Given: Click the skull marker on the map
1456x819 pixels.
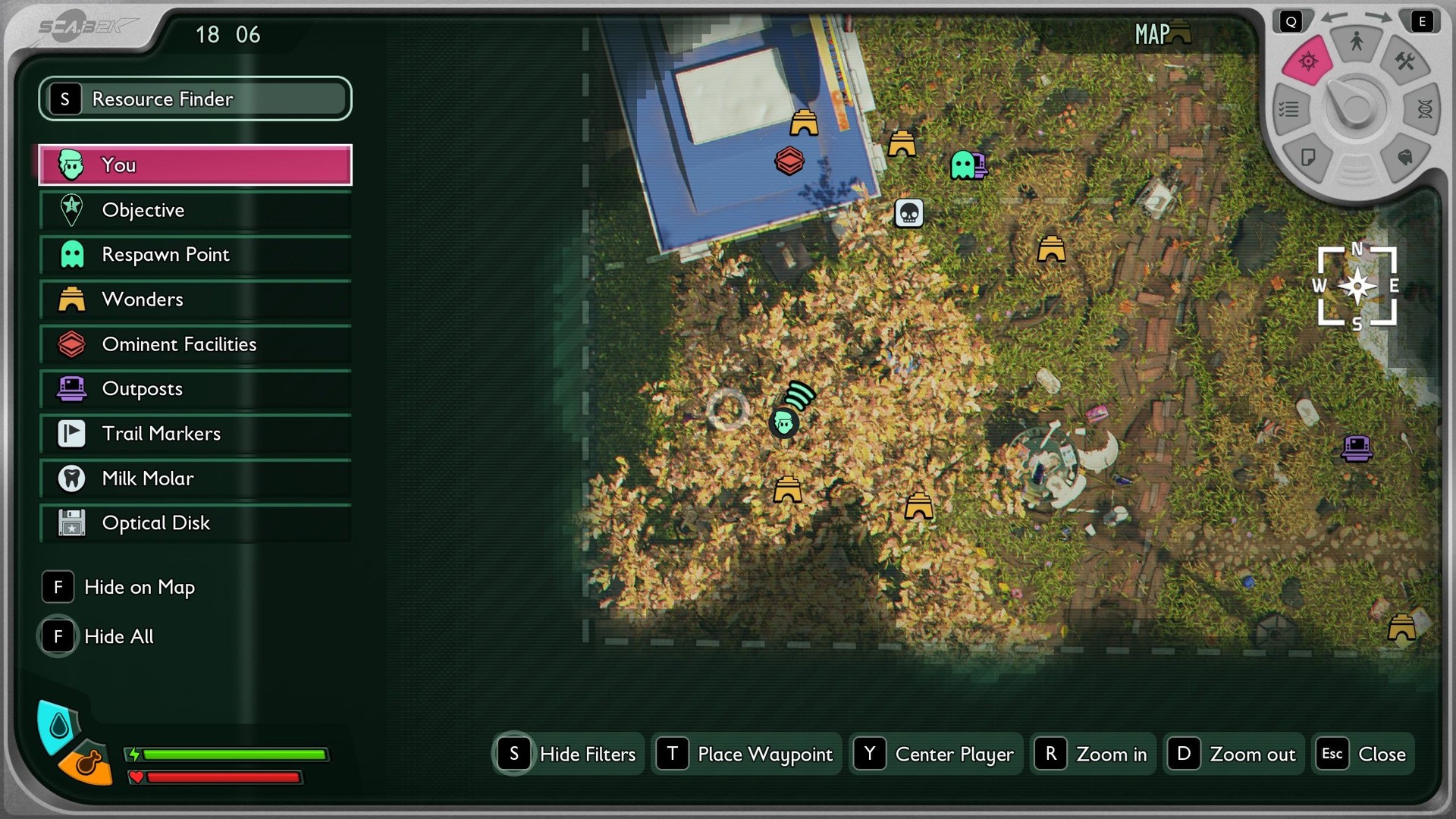Looking at the screenshot, I should (x=908, y=214).
